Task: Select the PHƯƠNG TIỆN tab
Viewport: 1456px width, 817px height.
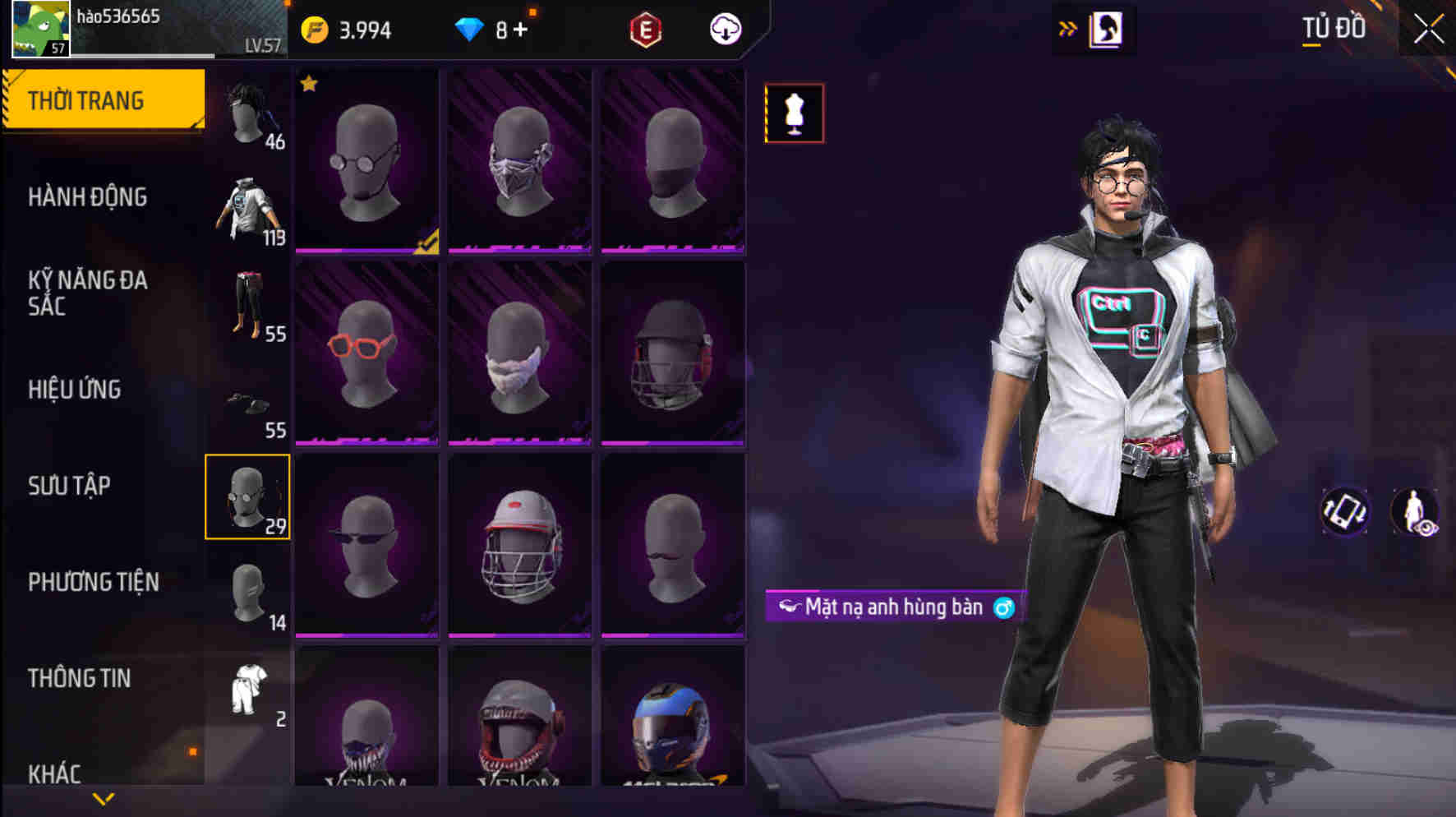Action: click(93, 581)
